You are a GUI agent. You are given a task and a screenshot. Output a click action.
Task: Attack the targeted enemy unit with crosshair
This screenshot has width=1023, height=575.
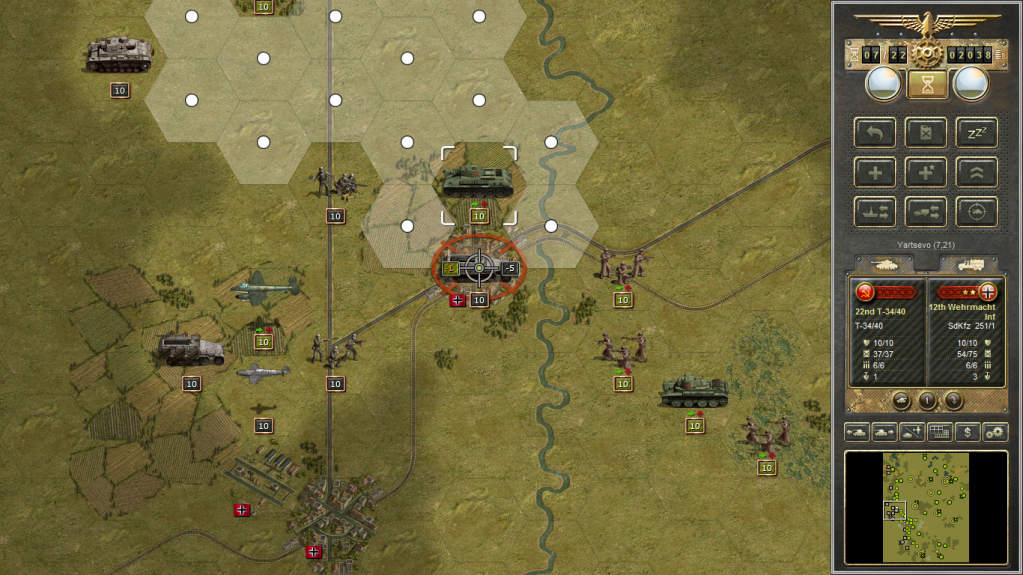(478, 268)
